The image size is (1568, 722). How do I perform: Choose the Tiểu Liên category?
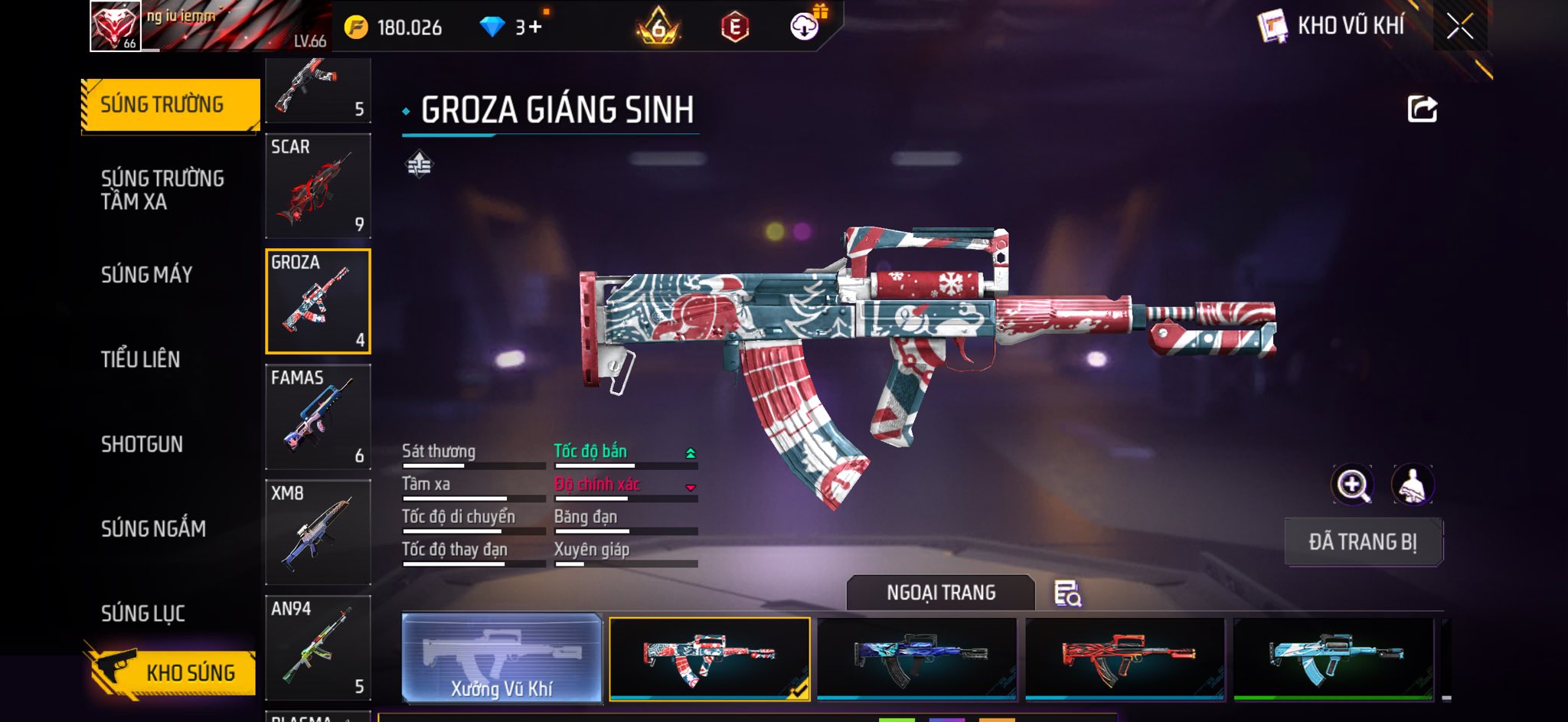tap(141, 359)
